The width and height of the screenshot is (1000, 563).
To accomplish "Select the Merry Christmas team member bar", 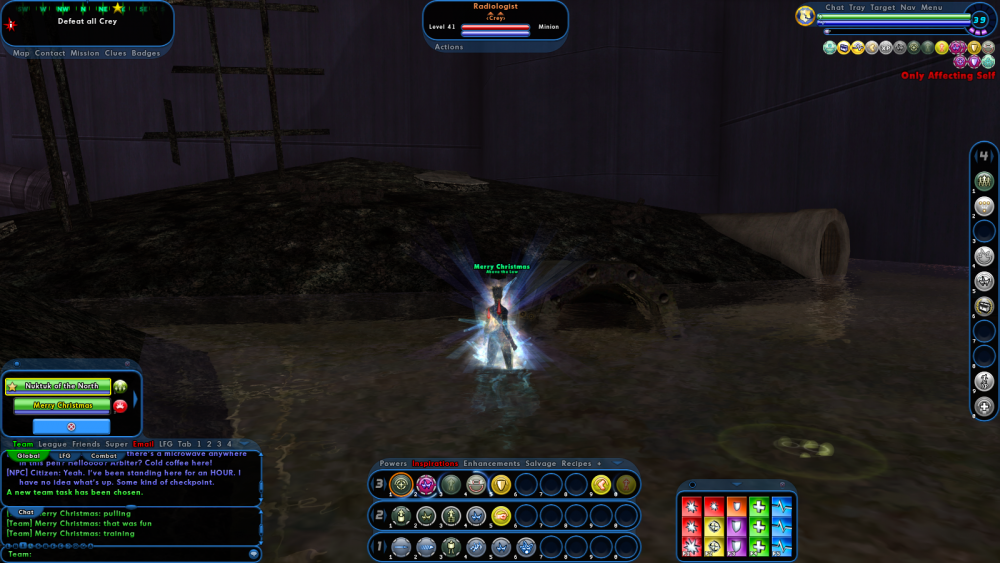I will point(62,405).
